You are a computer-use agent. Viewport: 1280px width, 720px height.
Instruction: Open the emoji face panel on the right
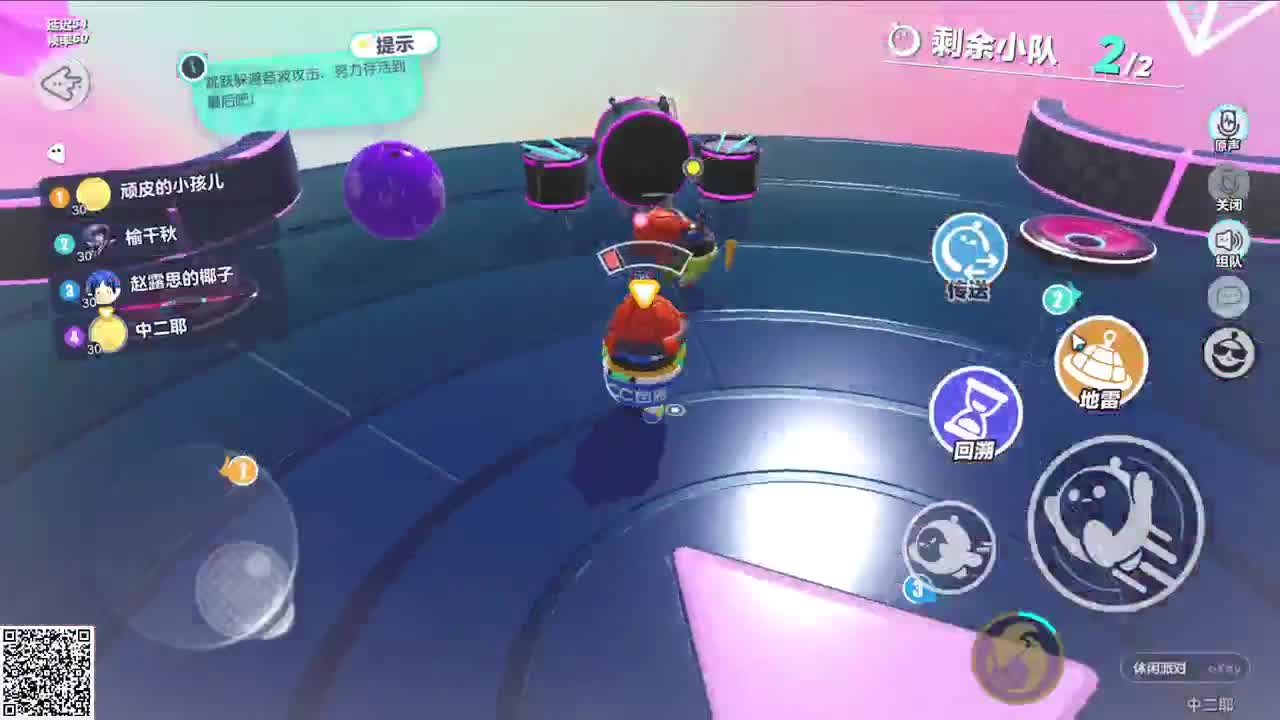(1228, 352)
